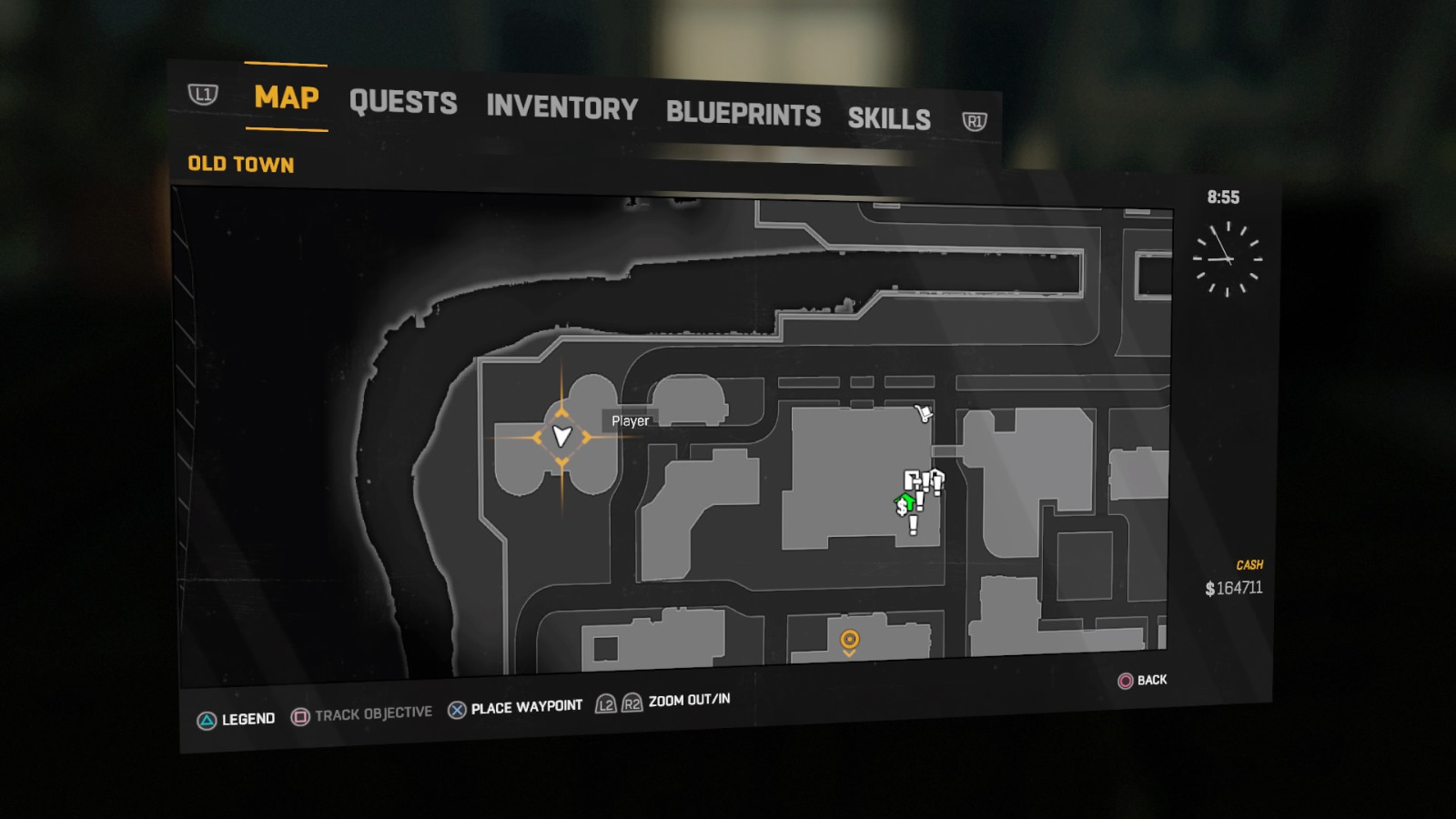
Task: Click the R2 zoom in prompt
Action: 630,703
